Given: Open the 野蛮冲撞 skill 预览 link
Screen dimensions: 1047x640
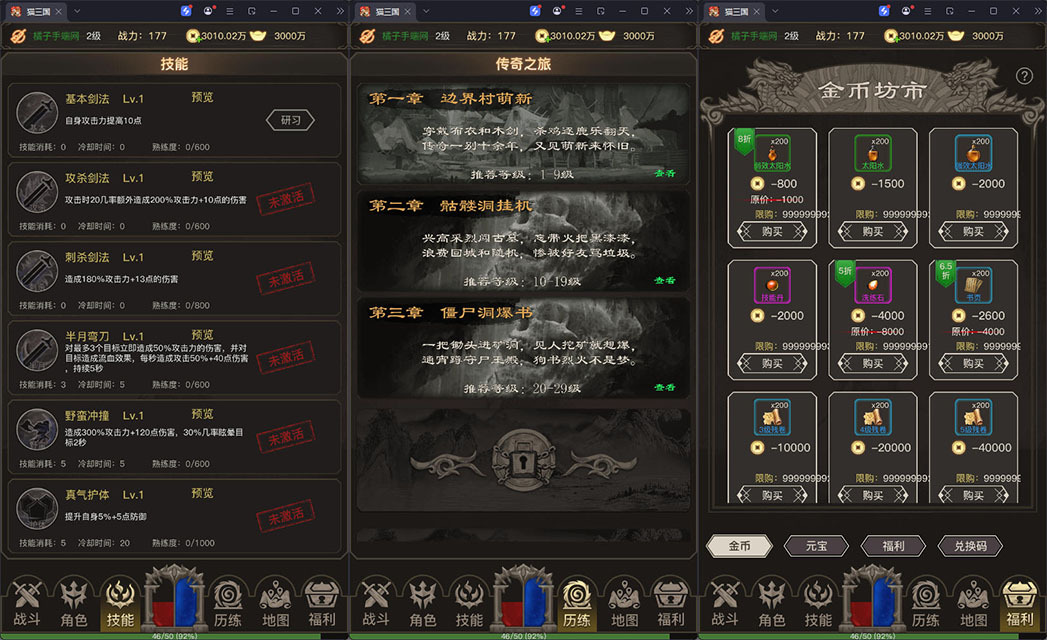Looking at the screenshot, I should coord(202,414).
